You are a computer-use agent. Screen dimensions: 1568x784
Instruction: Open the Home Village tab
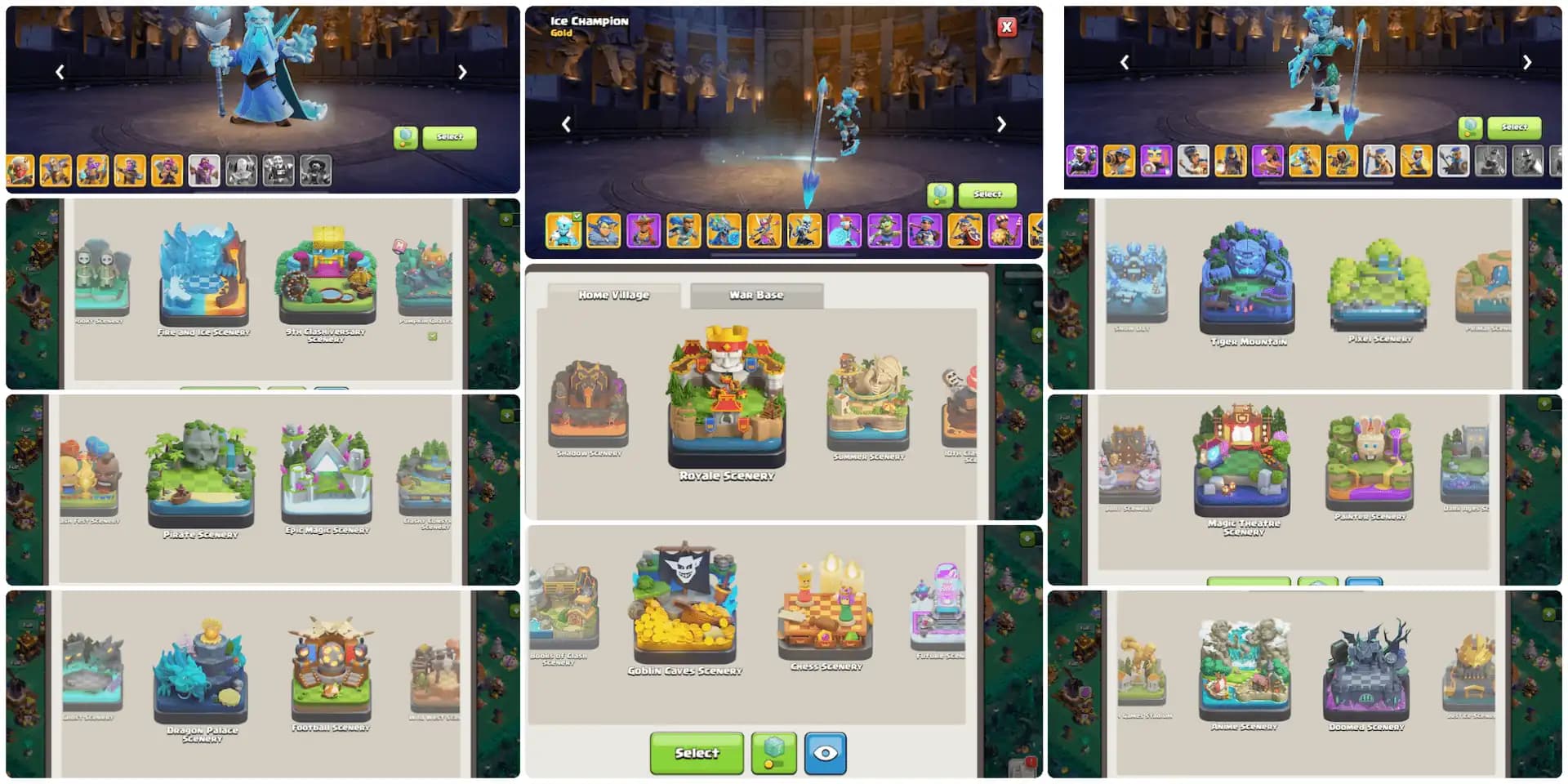click(x=615, y=295)
